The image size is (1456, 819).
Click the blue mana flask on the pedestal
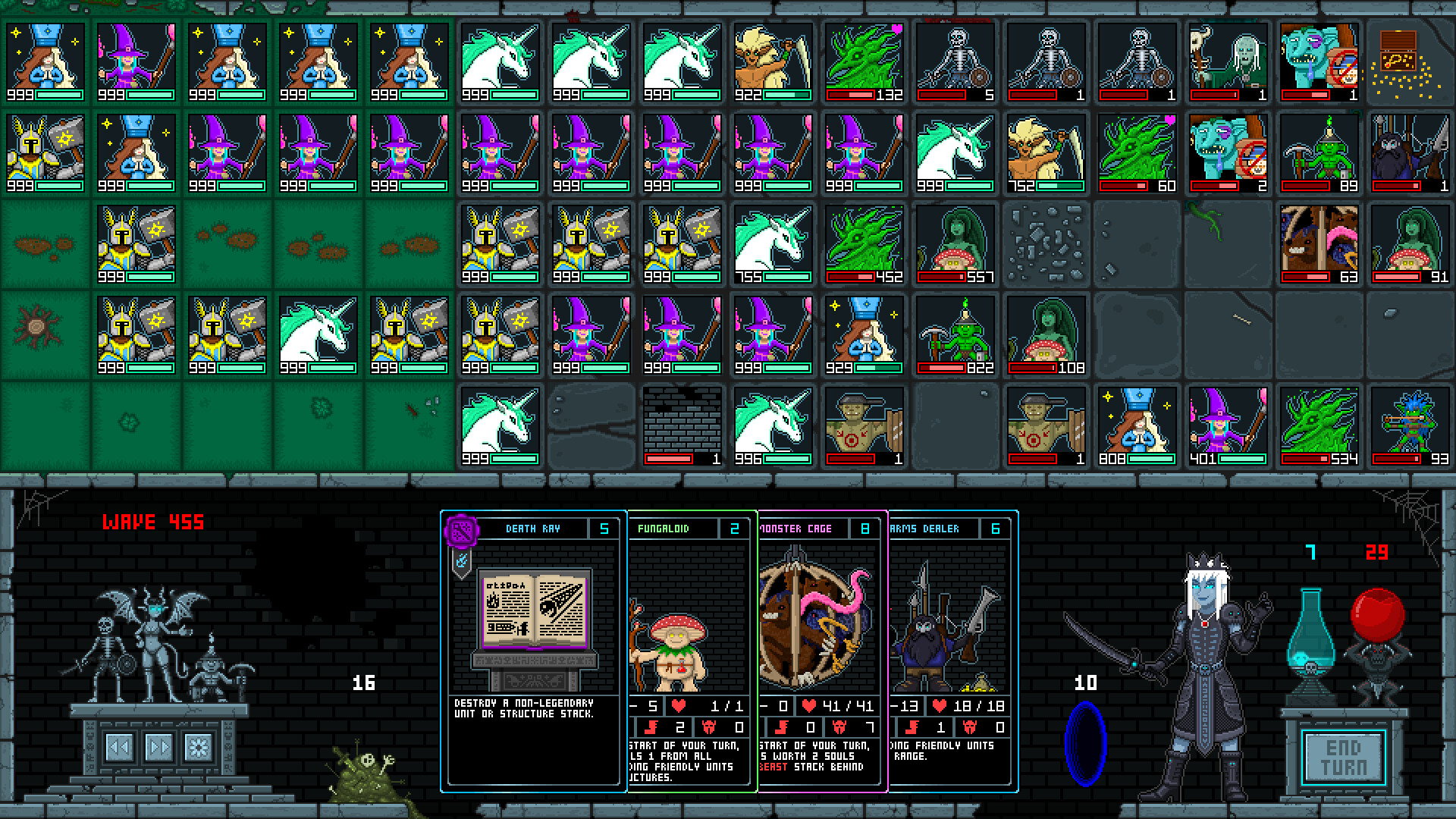tap(1312, 637)
